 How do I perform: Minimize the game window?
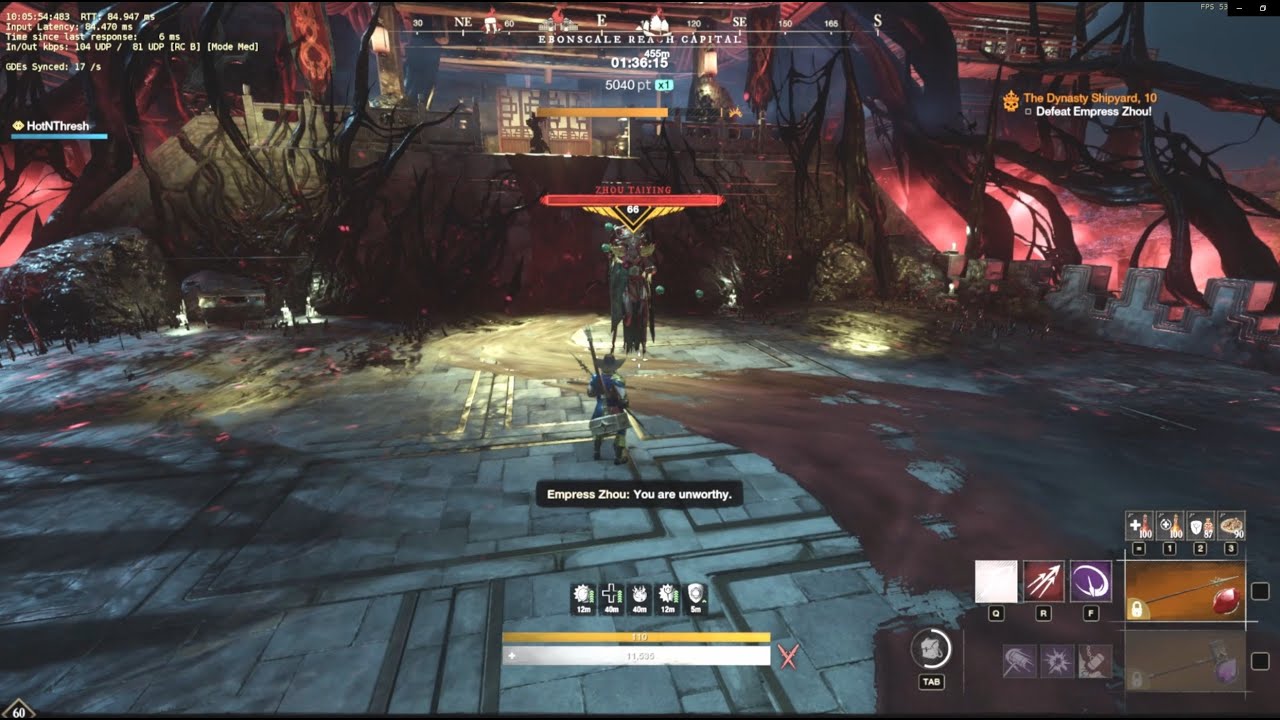(x=1237, y=8)
